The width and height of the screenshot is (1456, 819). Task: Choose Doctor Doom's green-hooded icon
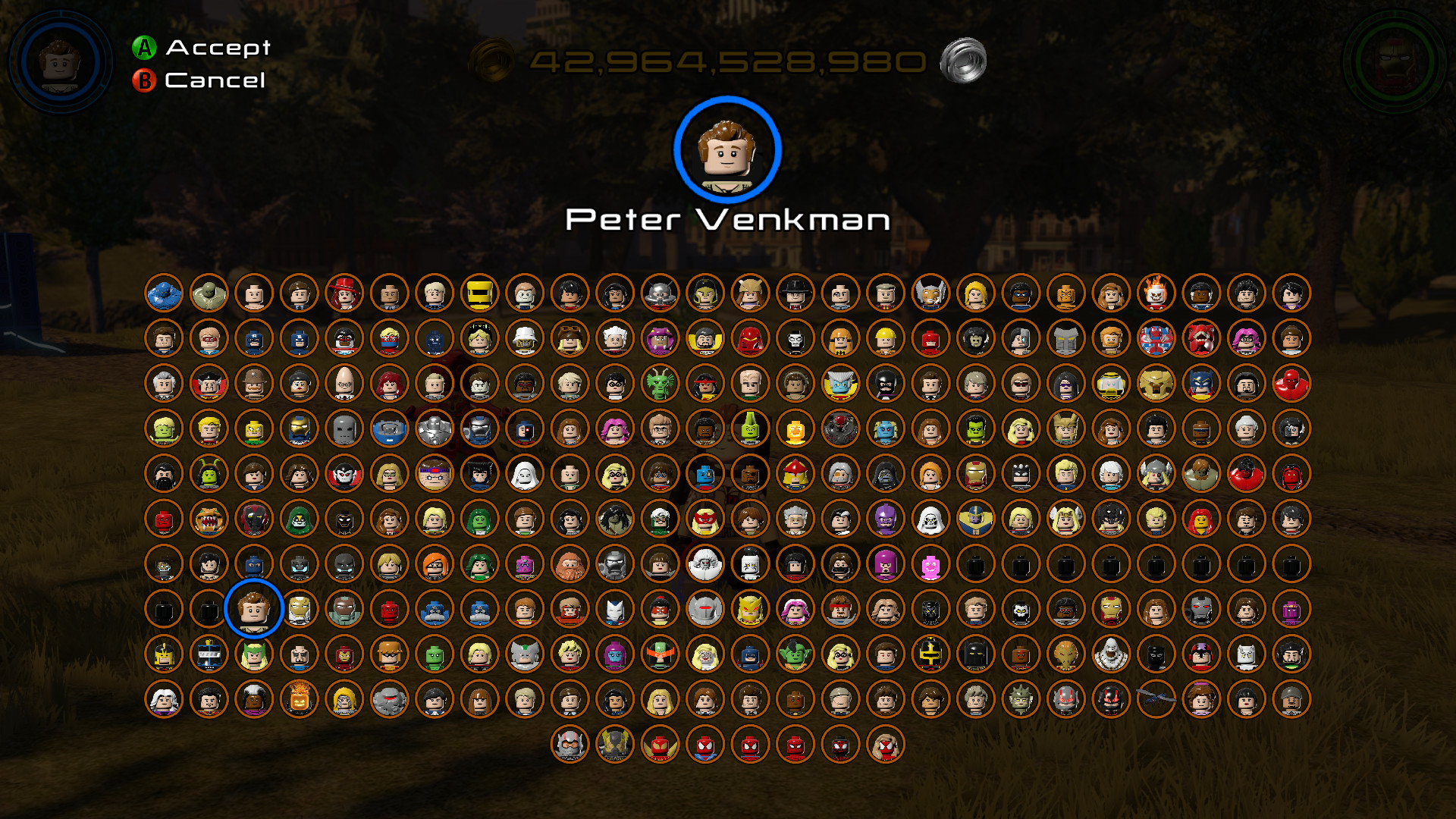297,519
